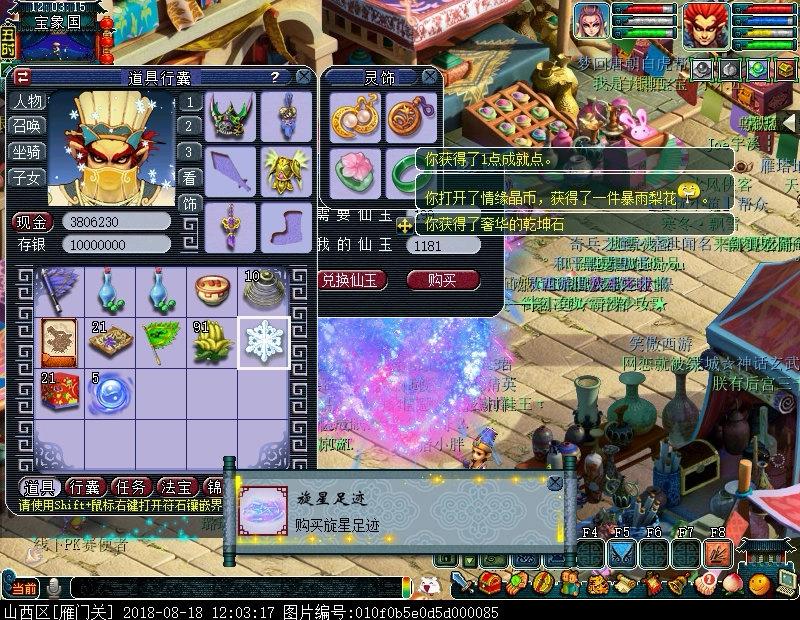Screen dimensions: 800x620
Task: Show the 法宝 treasures tab
Action: click(x=178, y=487)
